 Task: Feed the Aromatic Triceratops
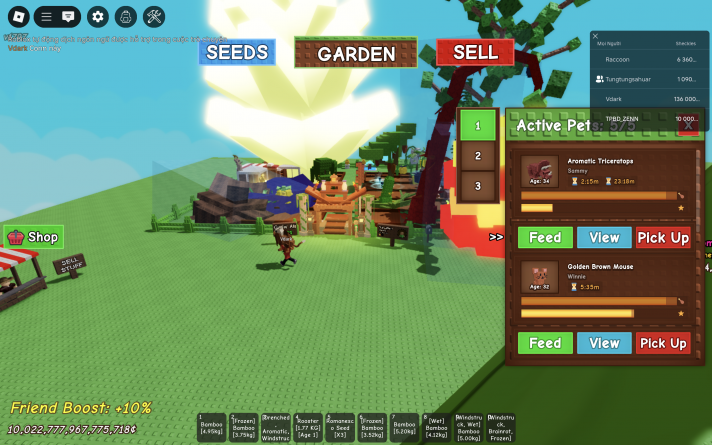click(545, 237)
